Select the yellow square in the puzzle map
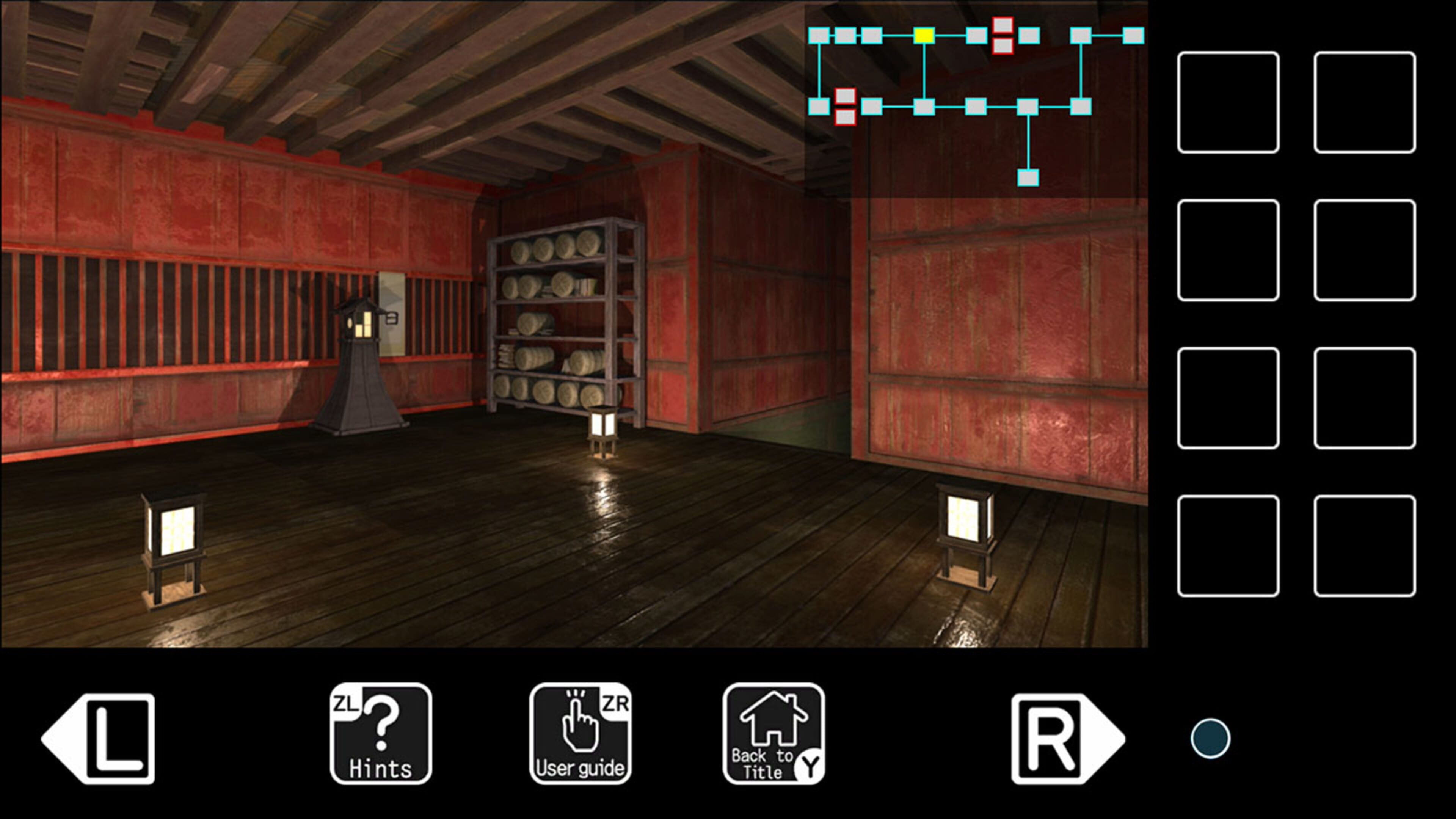The height and width of the screenshot is (819, 1456). [x=925, y=36]
